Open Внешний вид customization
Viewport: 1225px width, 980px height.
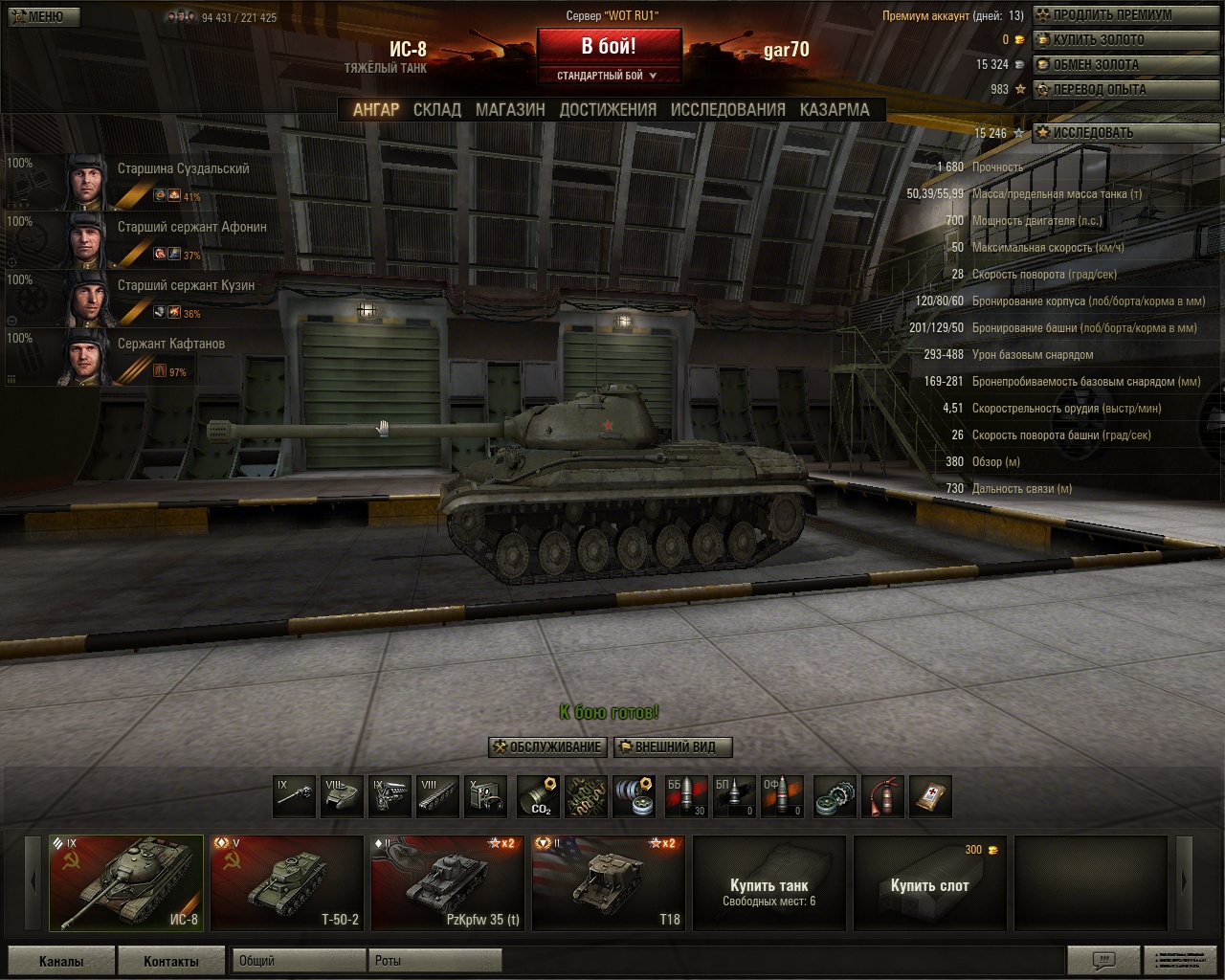674,747
